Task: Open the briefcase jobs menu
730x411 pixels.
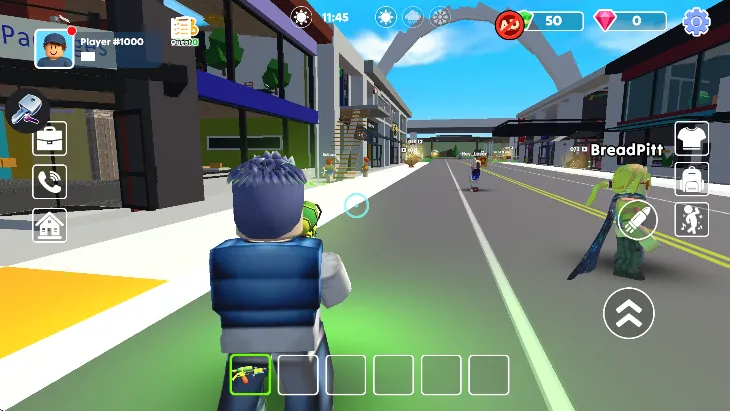Action: 50,138
